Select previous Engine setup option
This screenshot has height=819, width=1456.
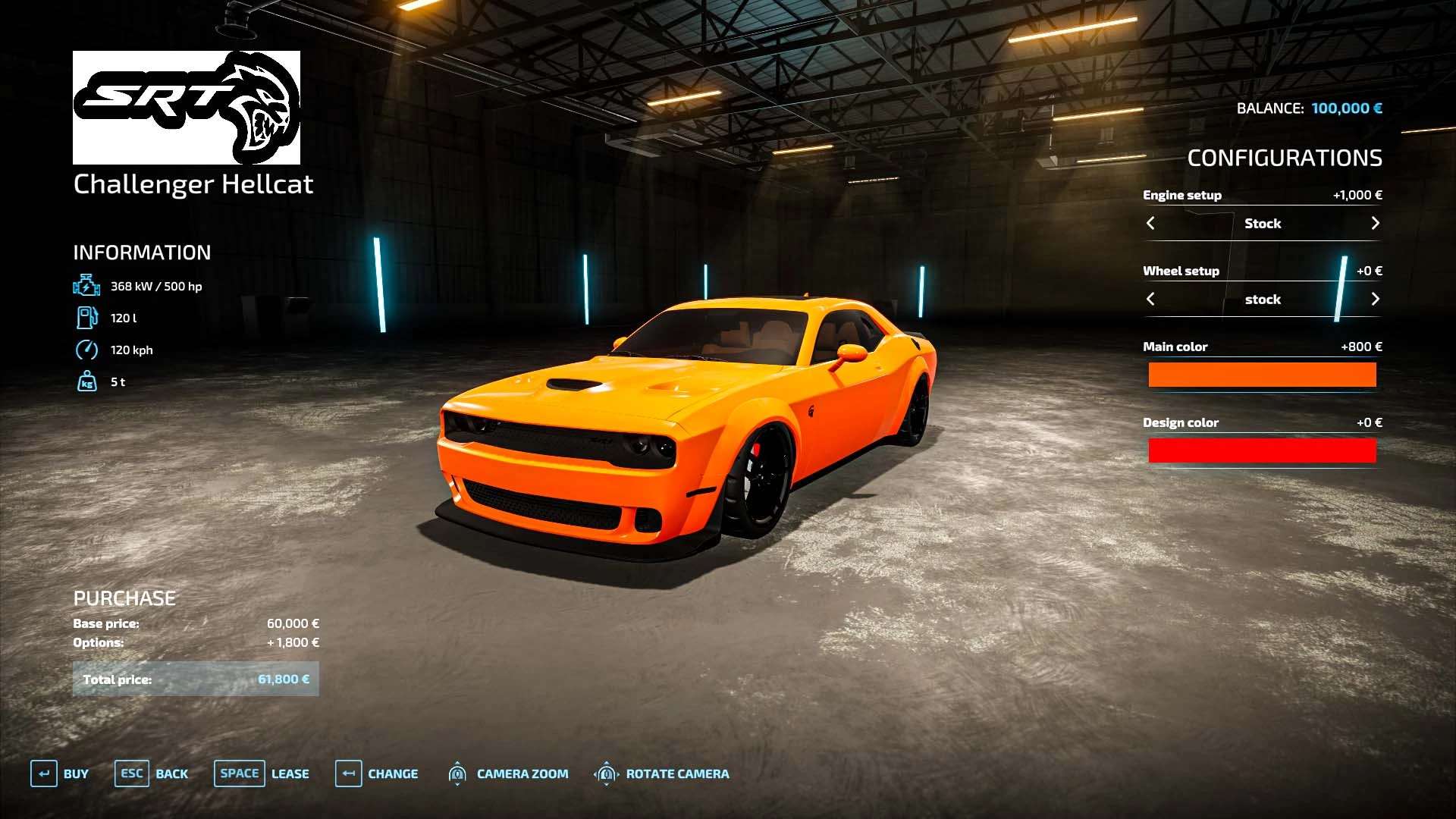click(1150, 223)
